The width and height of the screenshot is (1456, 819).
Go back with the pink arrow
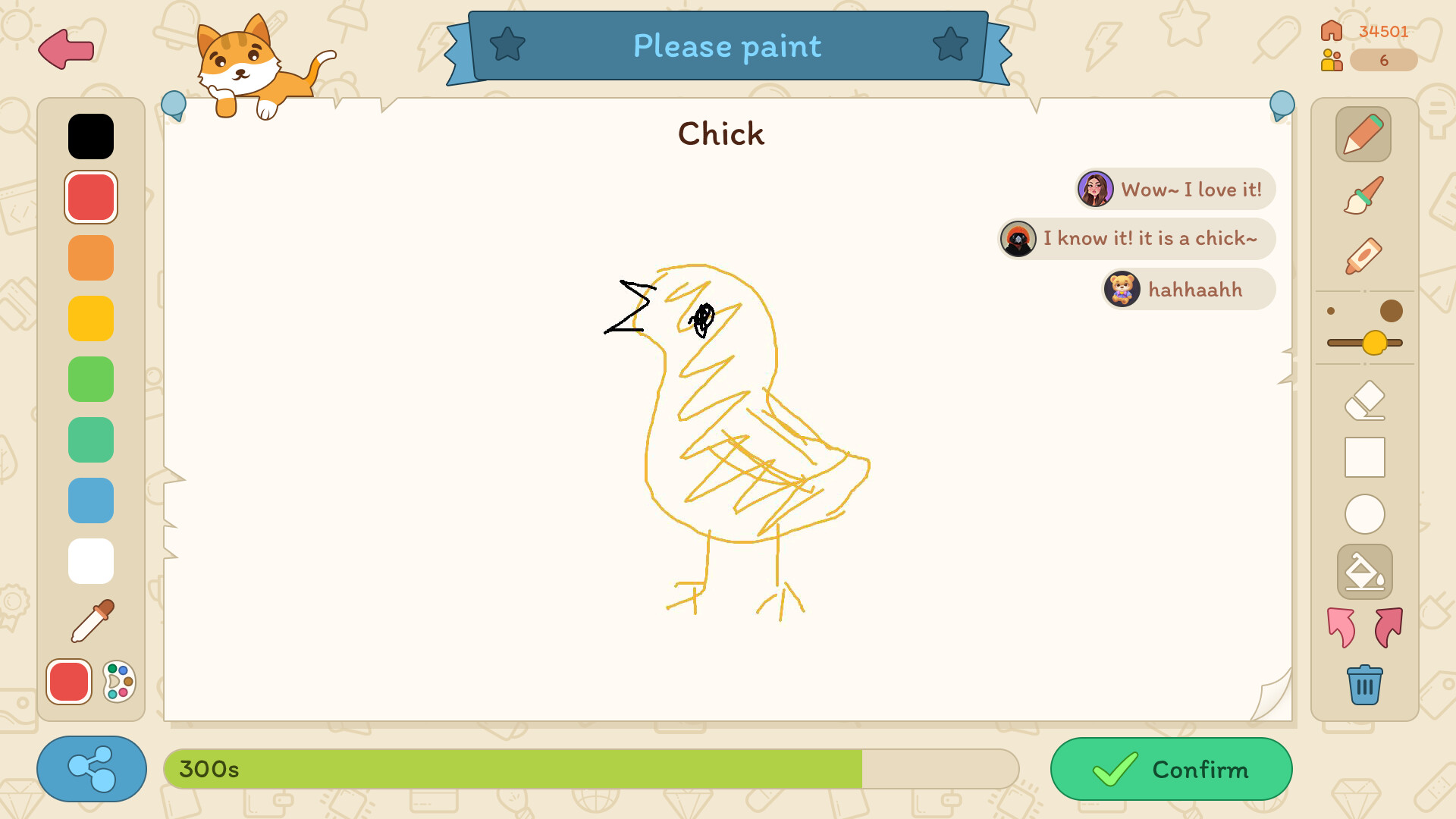coord(65,50)
